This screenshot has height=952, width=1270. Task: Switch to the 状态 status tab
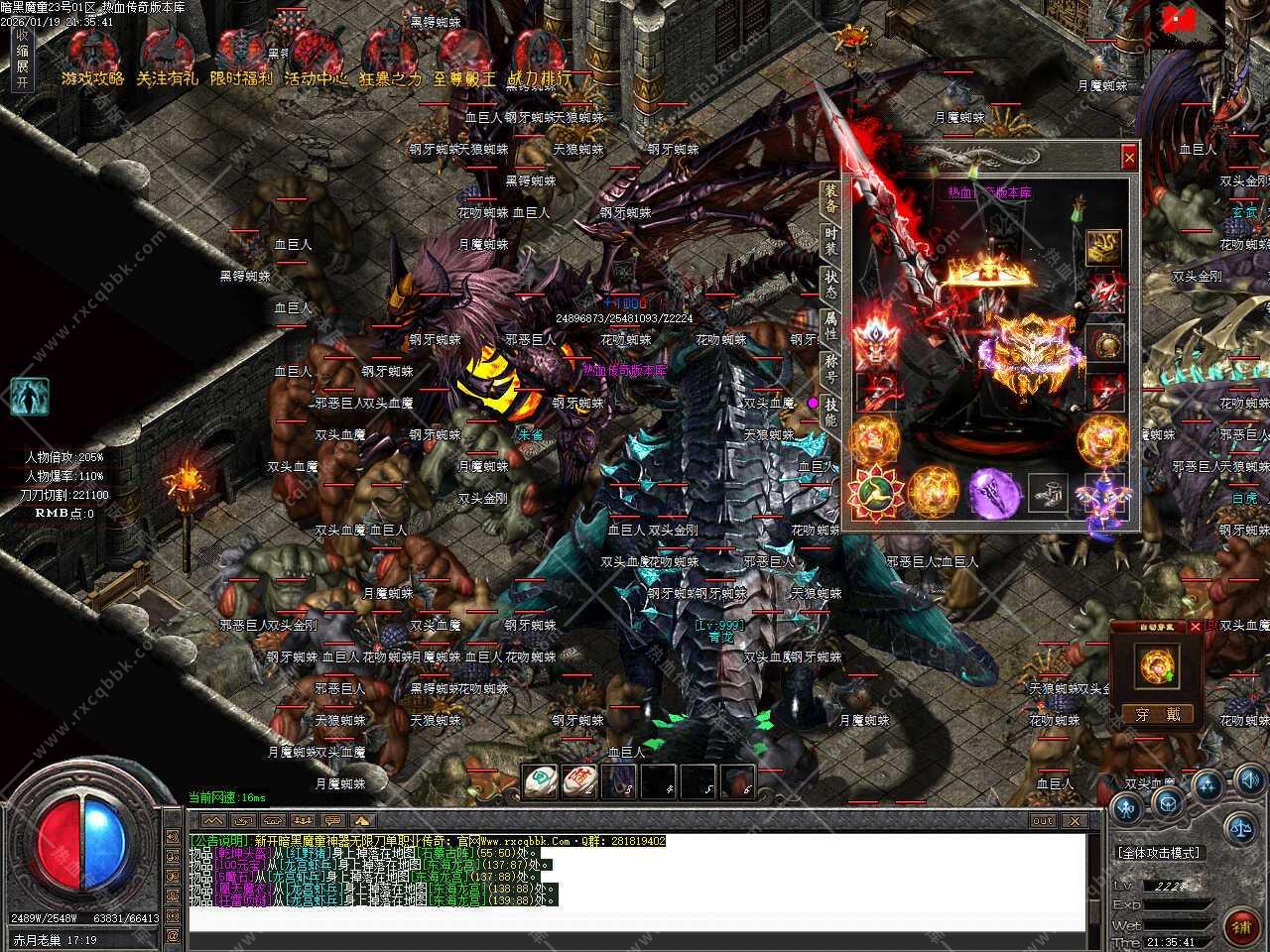830,283
